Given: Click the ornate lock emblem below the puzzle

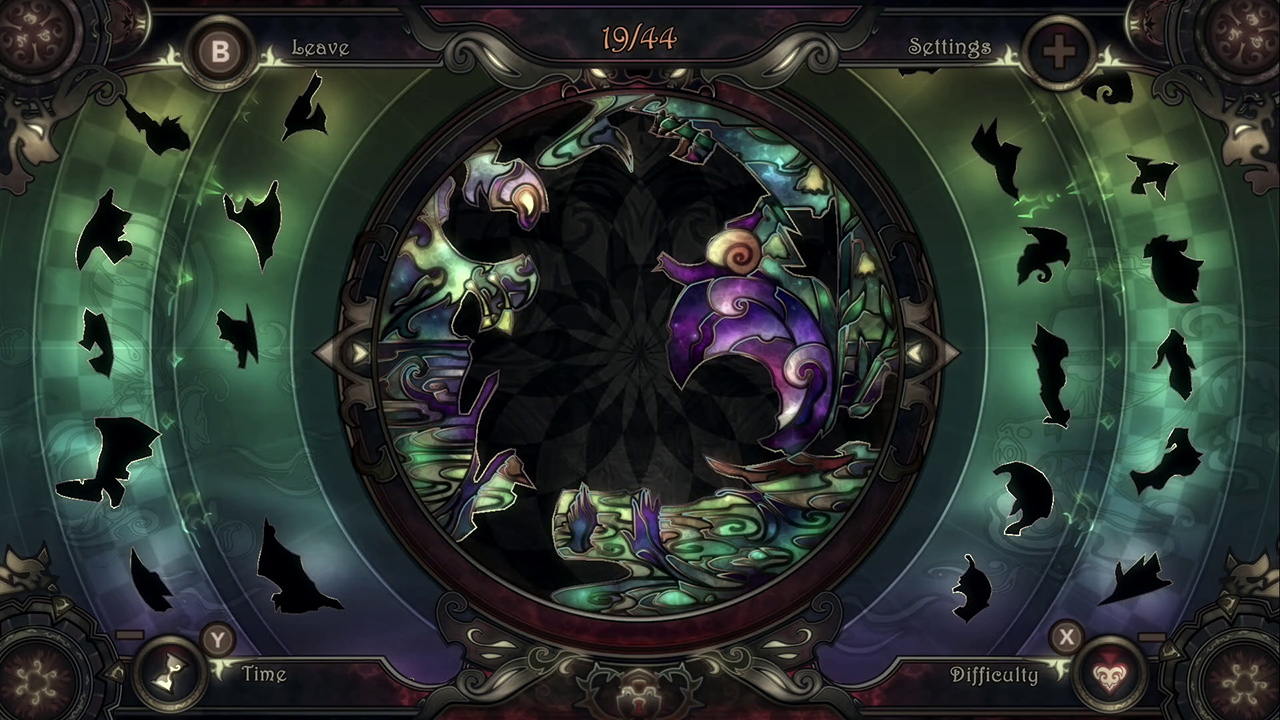Looking at the screenshot, I should click(x=640, y=697).
